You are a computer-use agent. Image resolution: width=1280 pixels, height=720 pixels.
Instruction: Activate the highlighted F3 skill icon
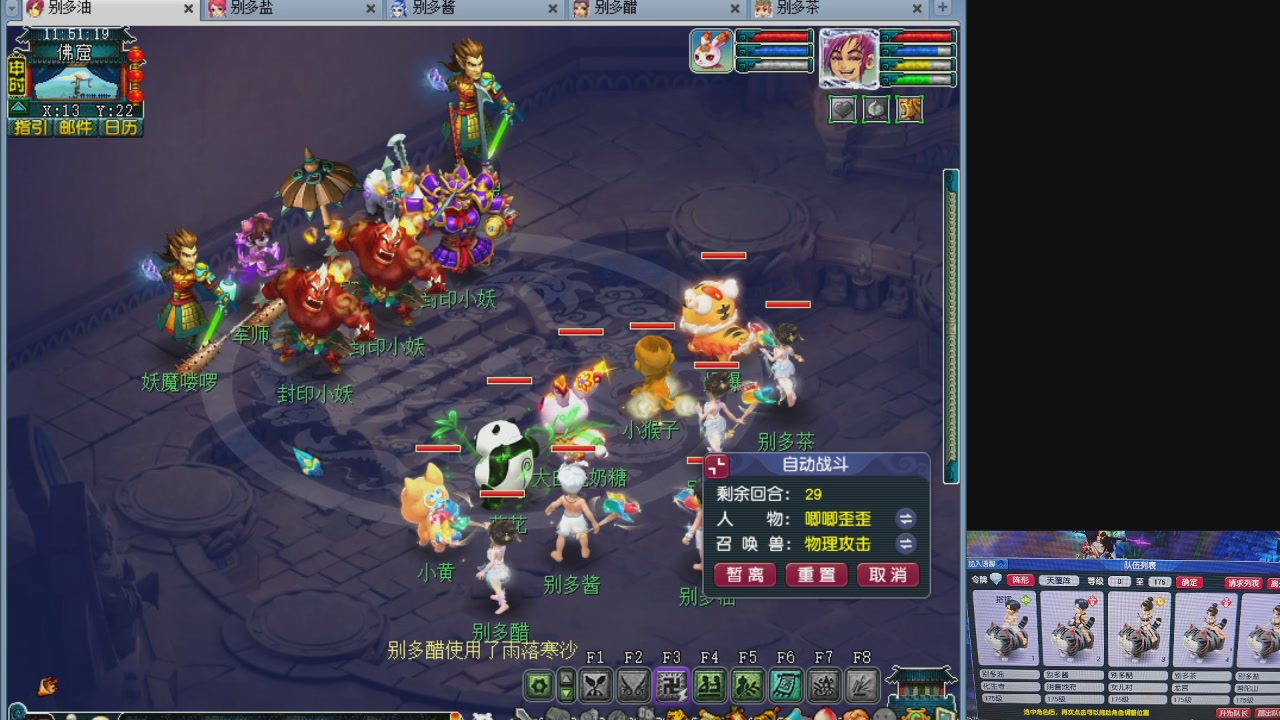point(671,686)
